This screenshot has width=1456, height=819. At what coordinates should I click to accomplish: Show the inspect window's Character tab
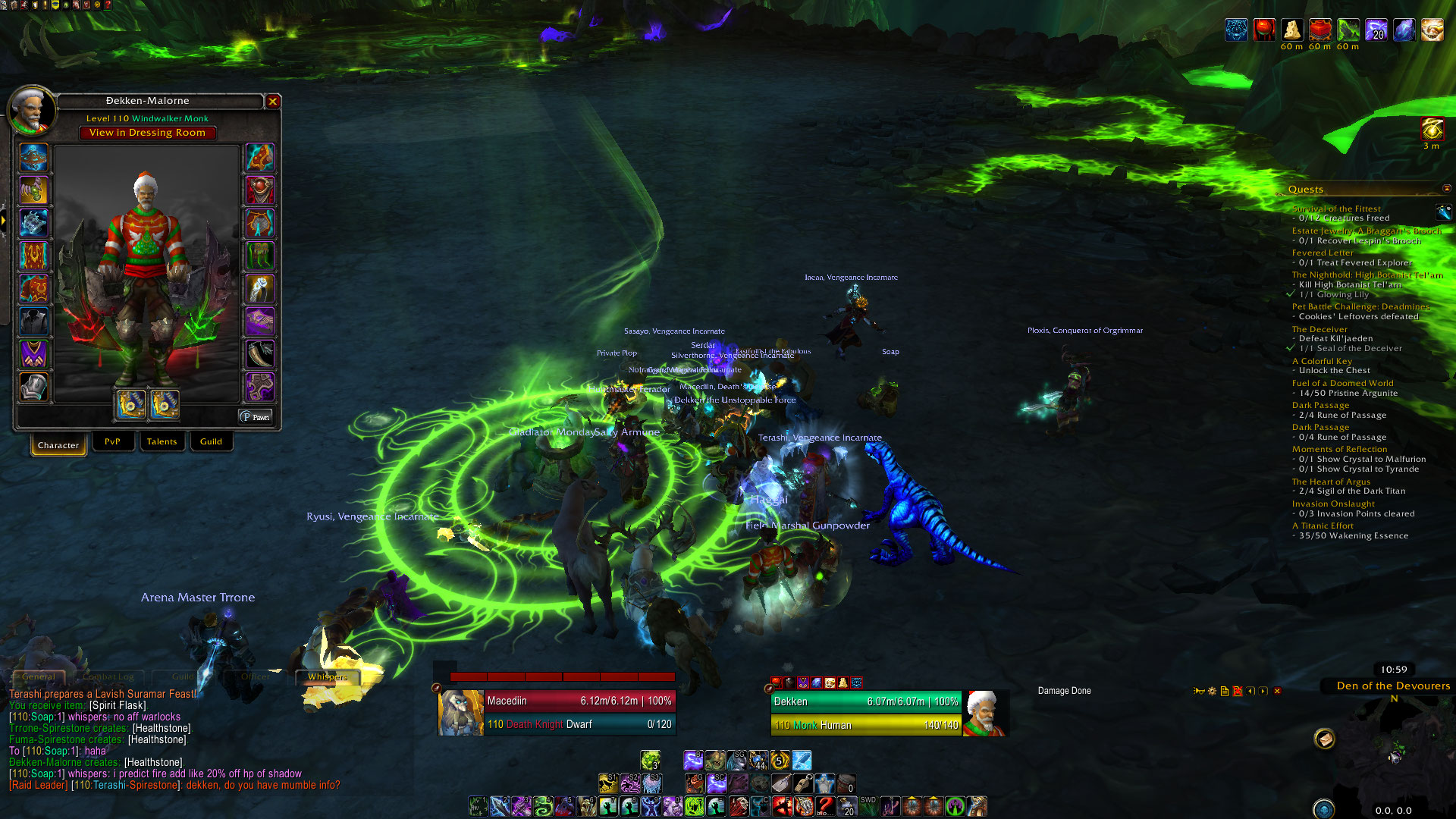click(x=58, y=445)
